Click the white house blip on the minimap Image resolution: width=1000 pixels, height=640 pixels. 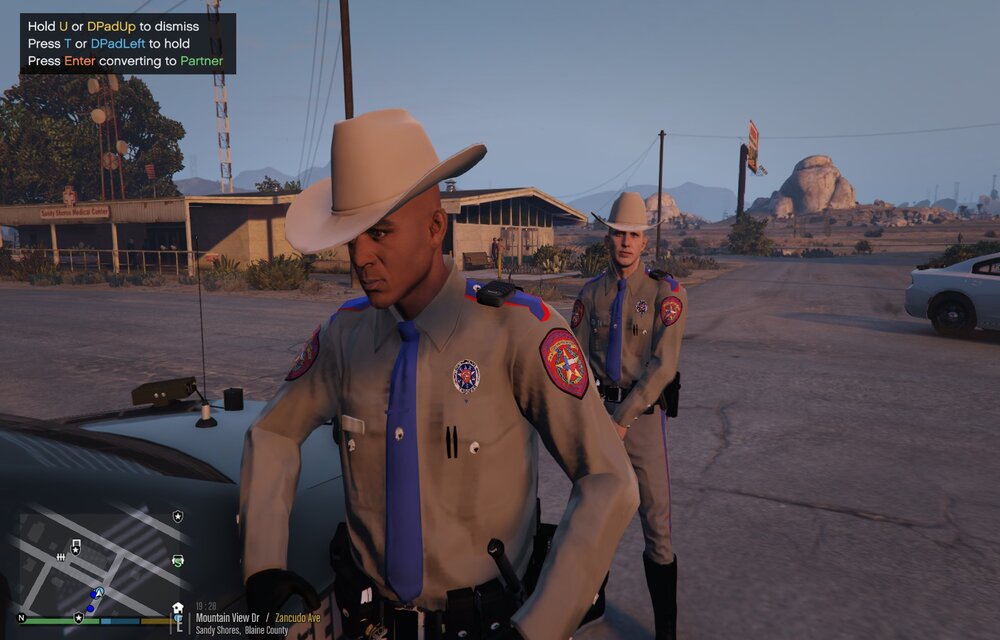point(178,608)
